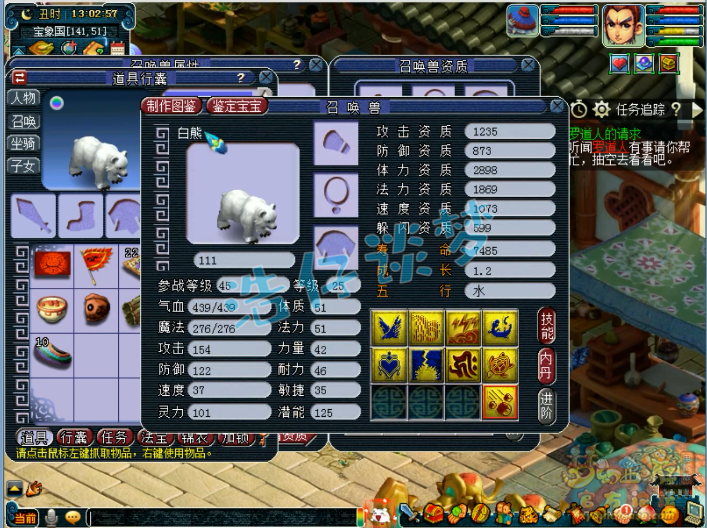Select the bowl item in inventory
The height and width of the screenshot is (528, 707).
tap(51, 307)
